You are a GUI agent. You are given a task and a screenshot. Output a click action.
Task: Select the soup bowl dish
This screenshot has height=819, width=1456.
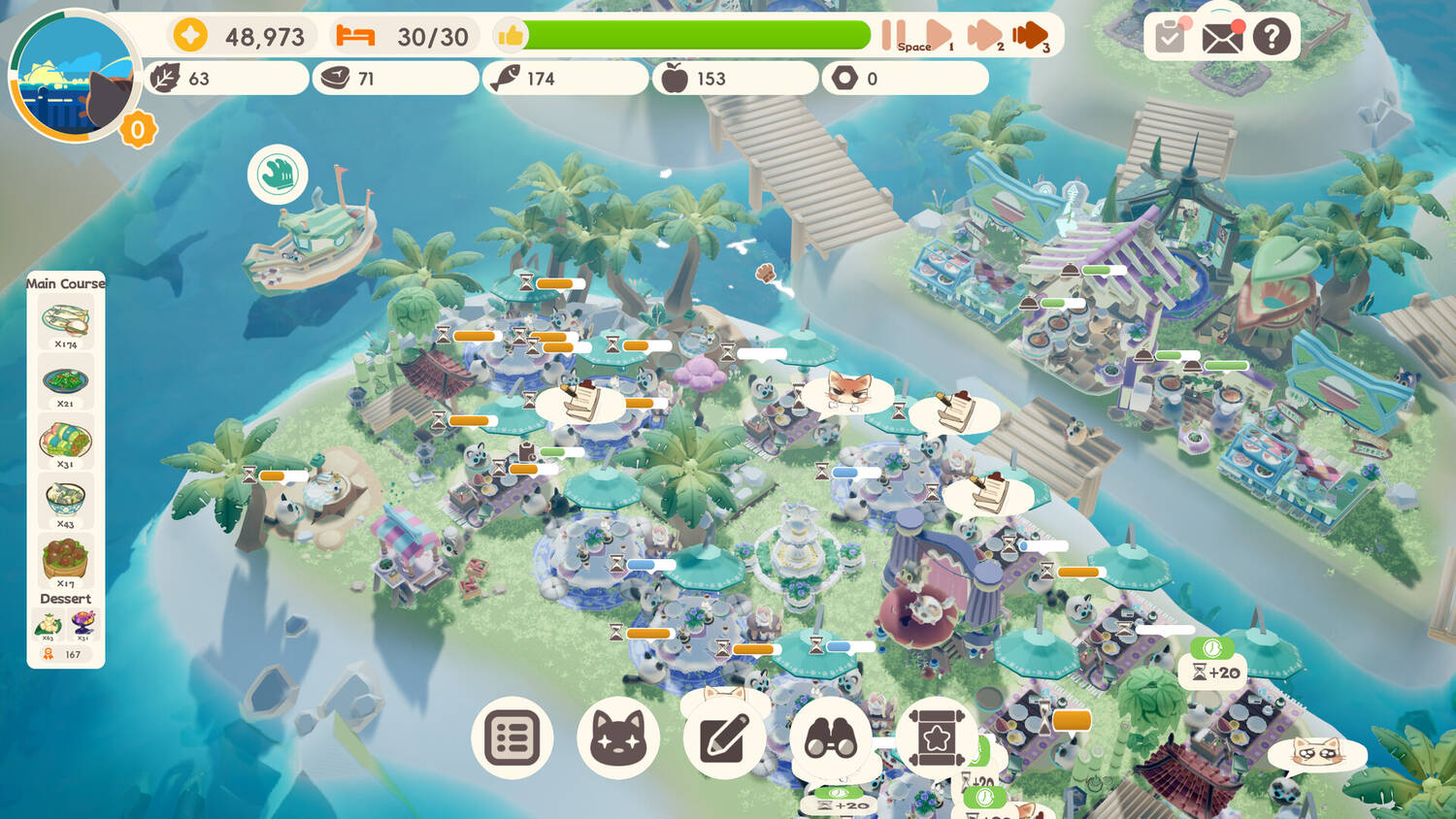tap(65, 501)
